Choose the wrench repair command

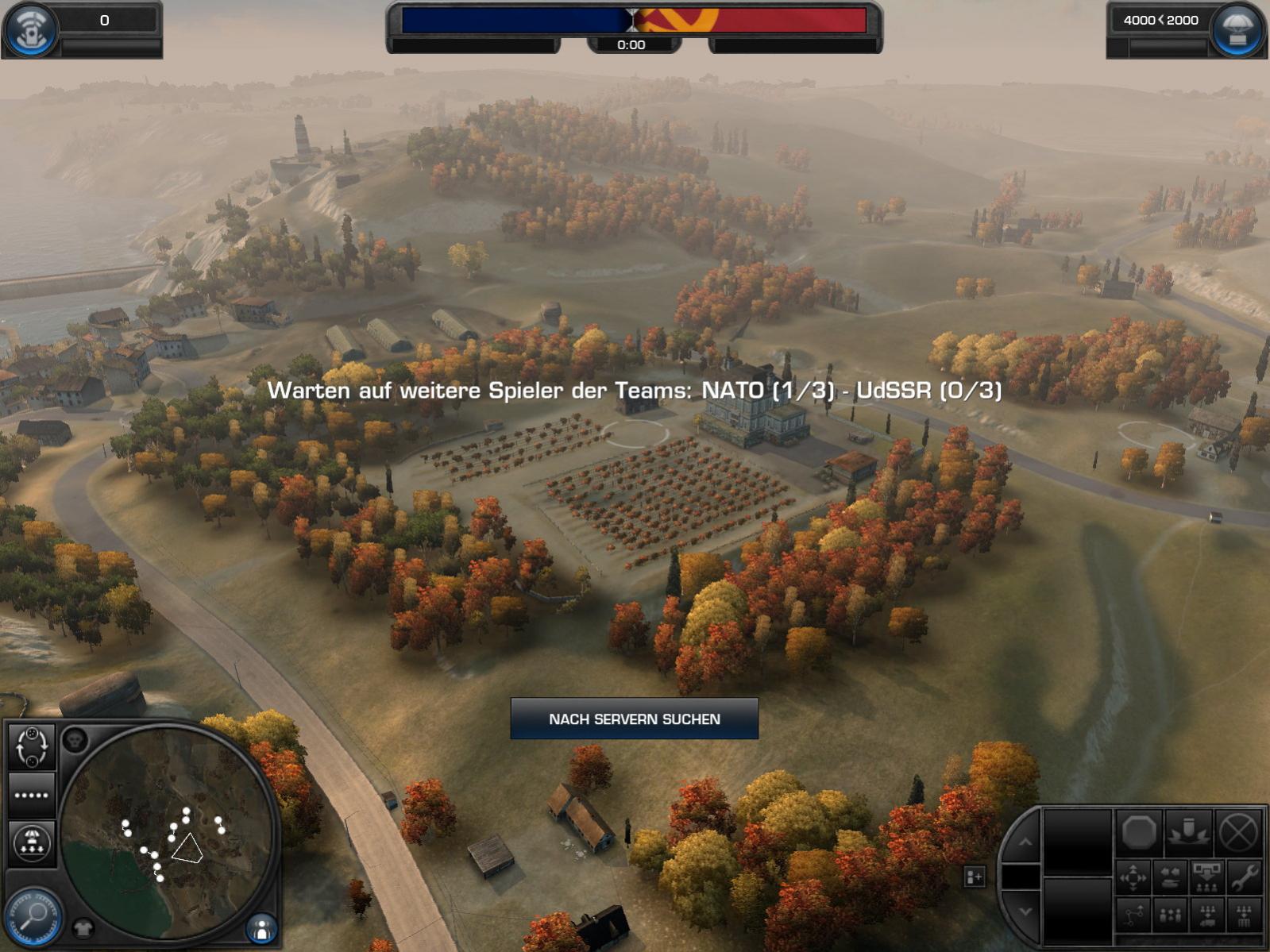(1243, 877)
